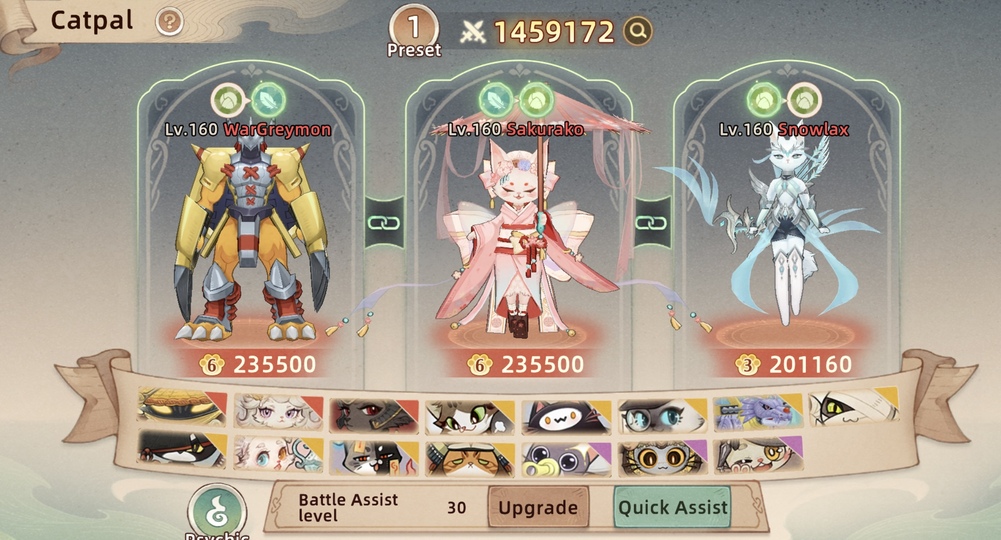Select the orange tabby cat with headband thumbnail
The image size is (1001, 540).
[x=468, y=457]
